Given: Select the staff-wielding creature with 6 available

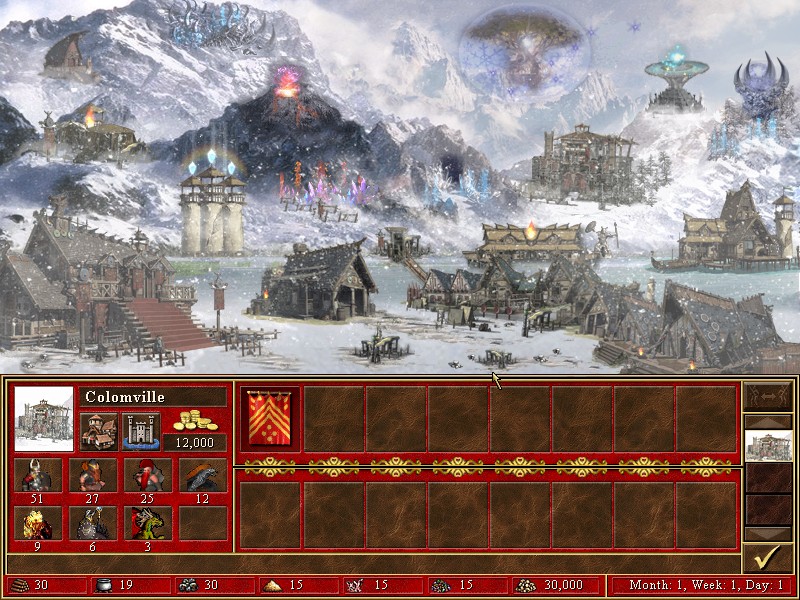Looking at the screenshot, I should (x=93, y=523).
